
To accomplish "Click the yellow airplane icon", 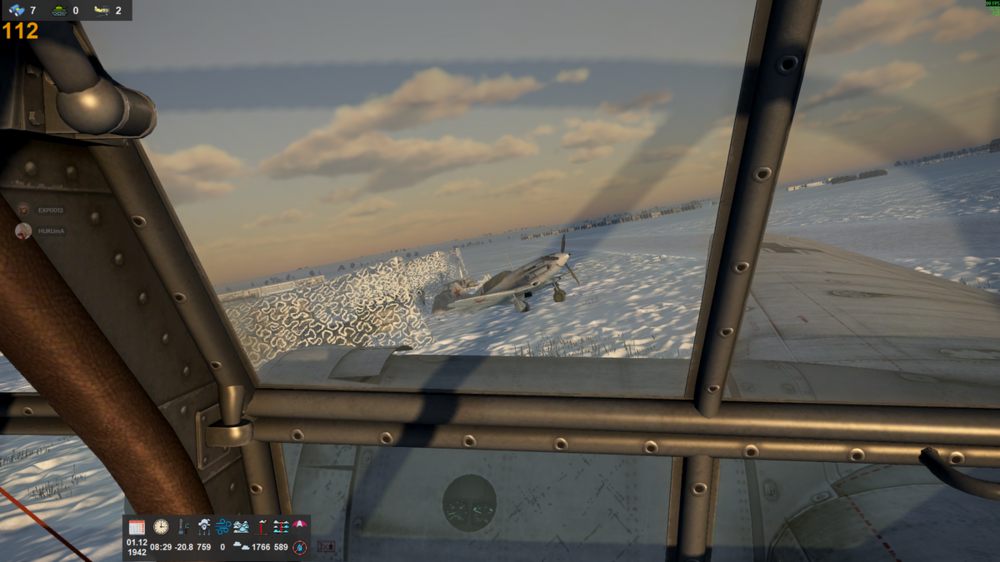I will point(101,10).
